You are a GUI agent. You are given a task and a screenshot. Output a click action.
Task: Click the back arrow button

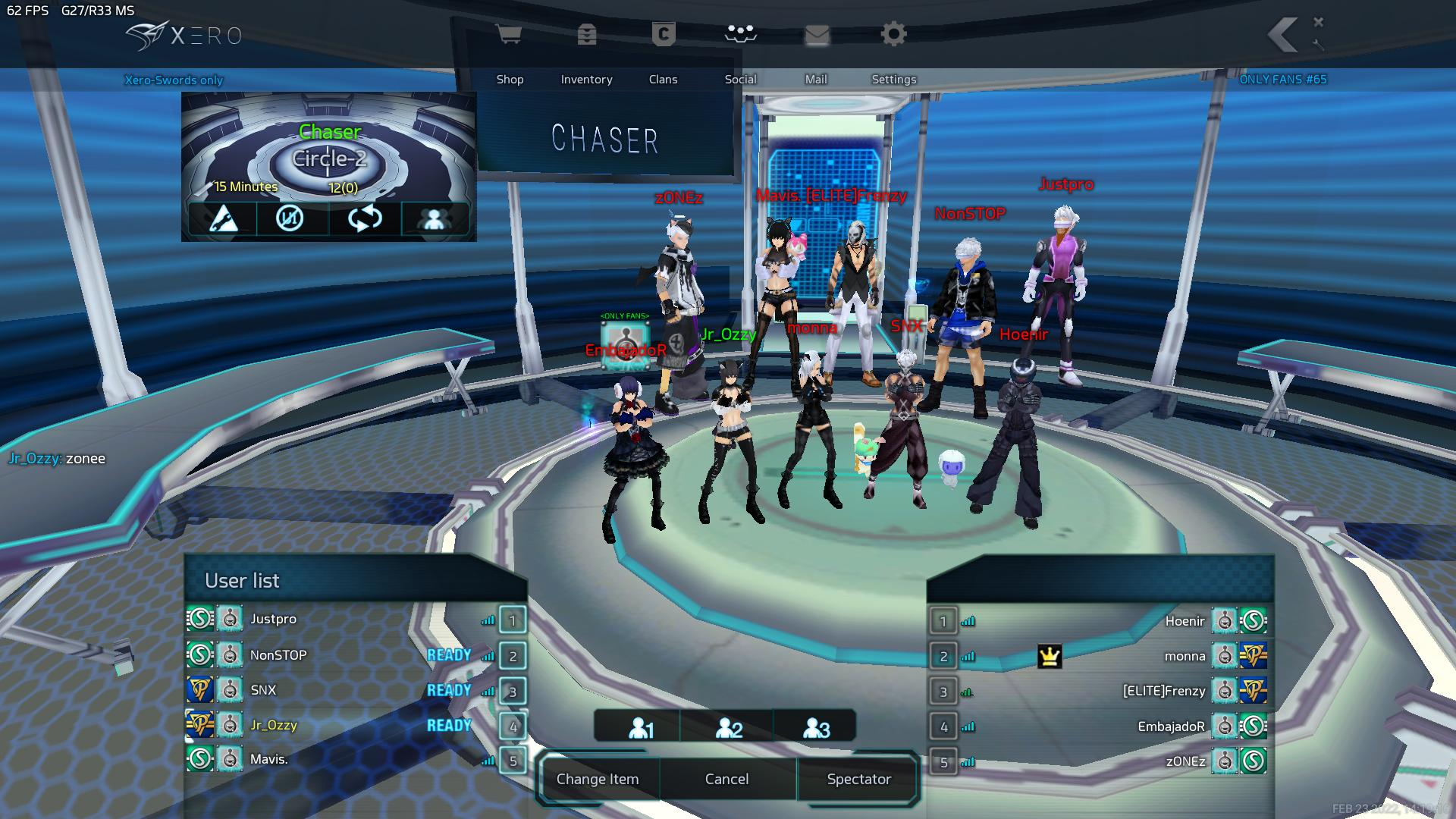(x=1283, y=35)
